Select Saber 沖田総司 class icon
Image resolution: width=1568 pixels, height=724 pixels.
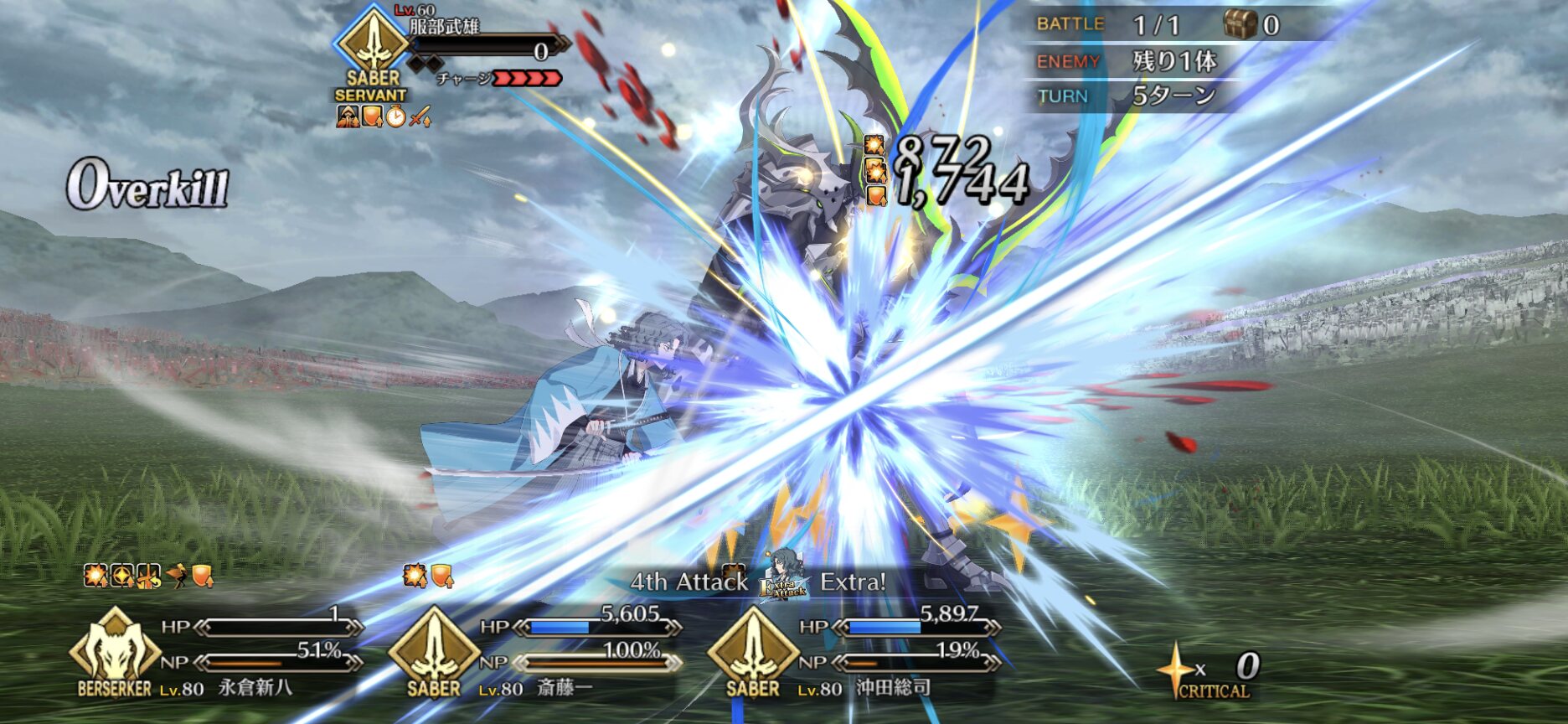(x=752, y=649)
